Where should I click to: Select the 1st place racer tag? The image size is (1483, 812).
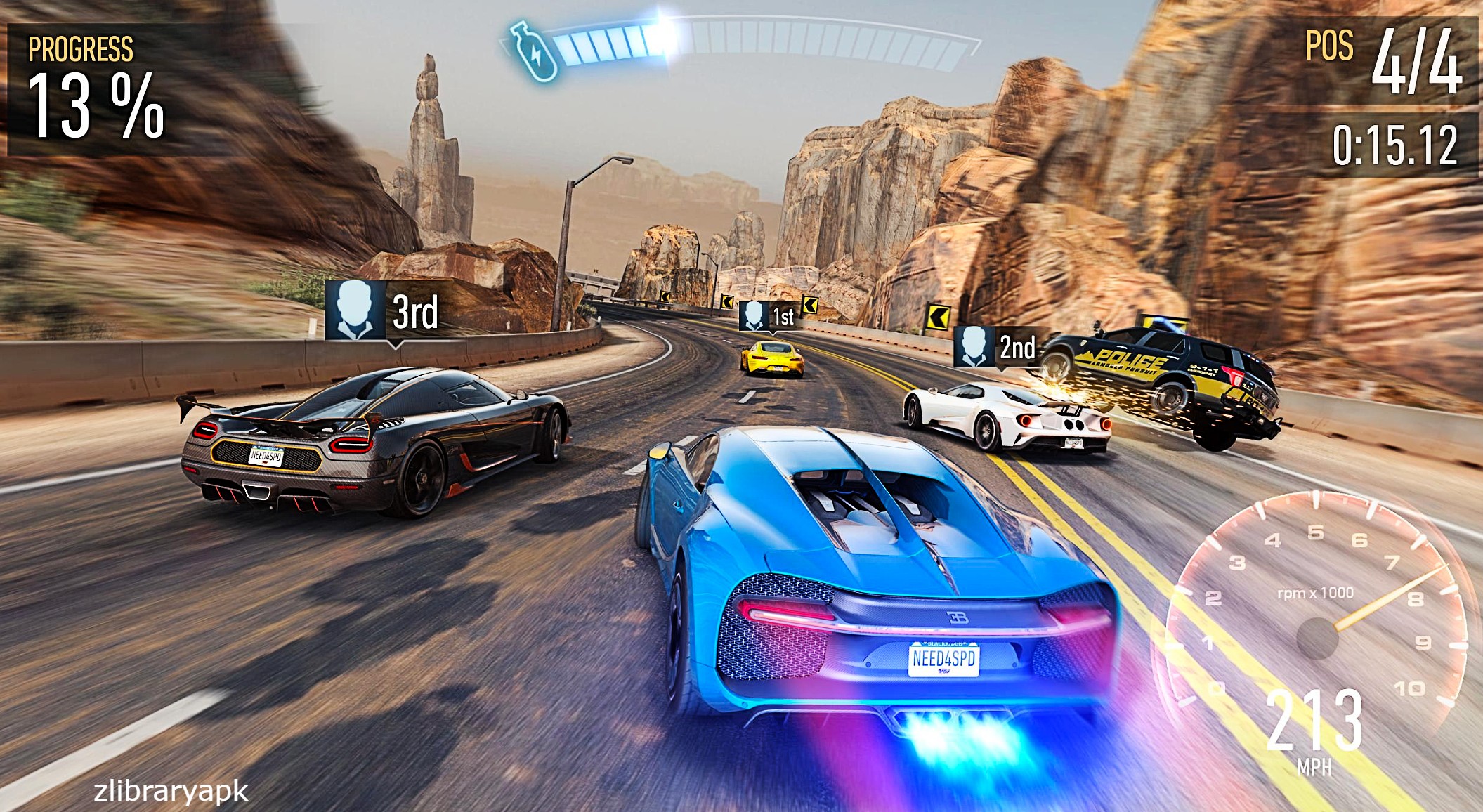coord(770,316)
